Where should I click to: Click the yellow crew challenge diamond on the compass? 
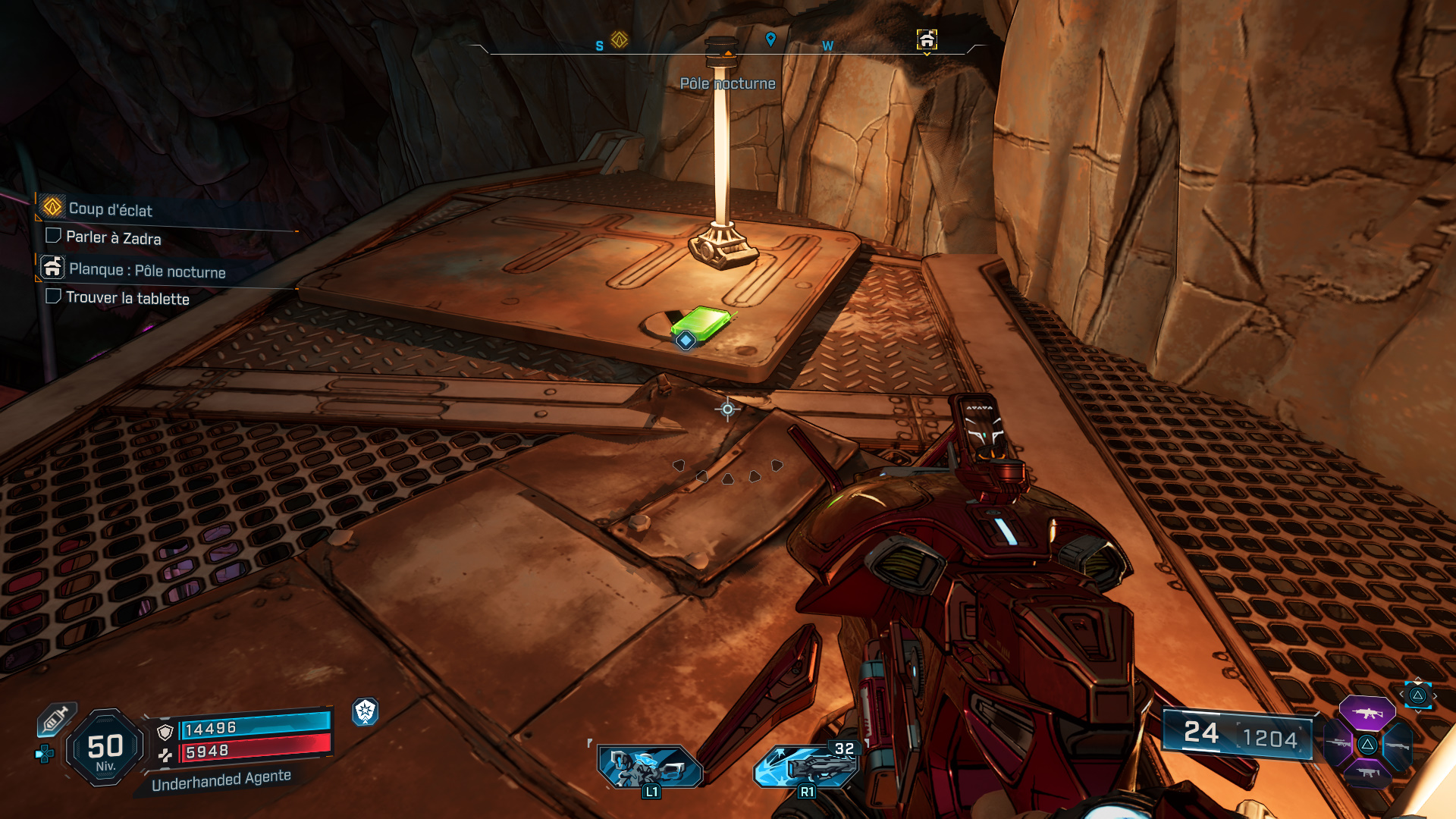pyautogui.click(x=618, y=40)
